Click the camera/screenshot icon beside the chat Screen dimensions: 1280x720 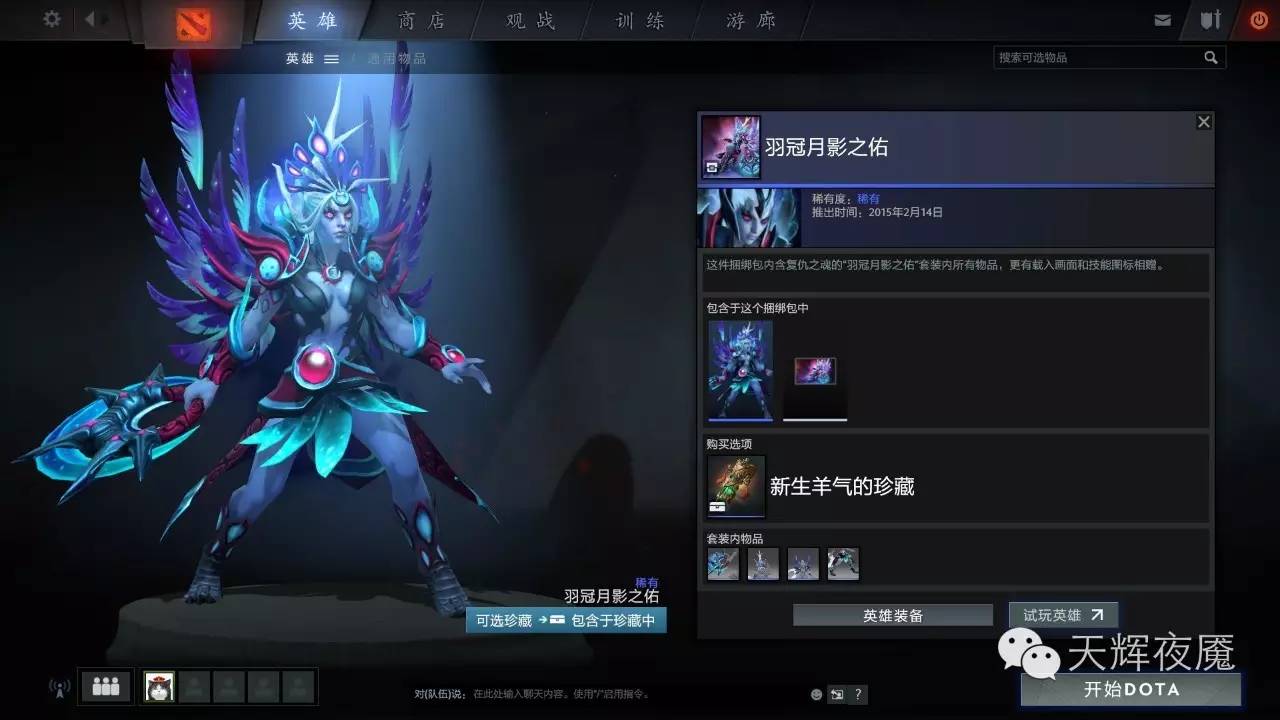836,694
